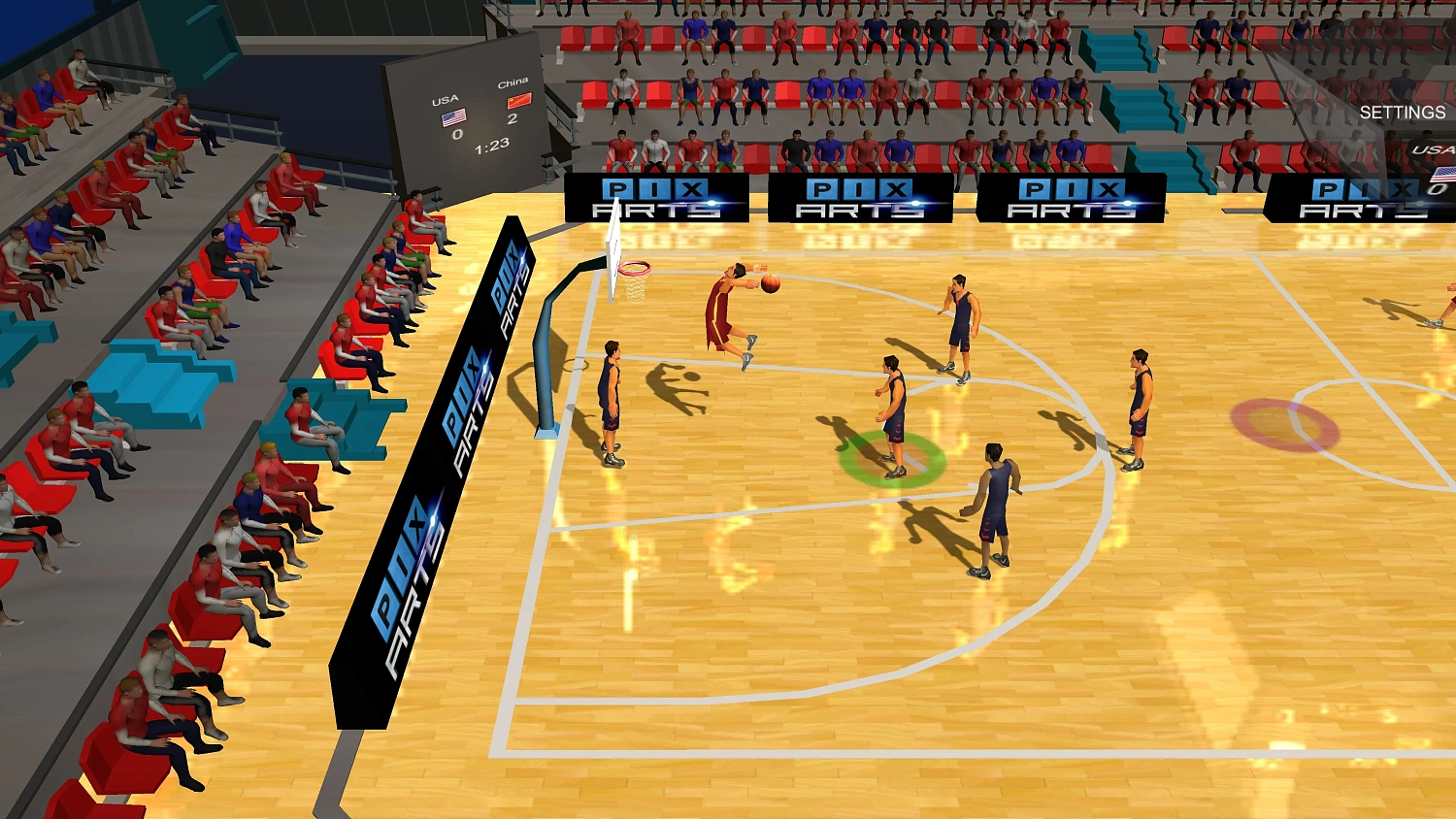Select the USA team name on the scoreboard
1456x819 pixels.
[447, 100]
